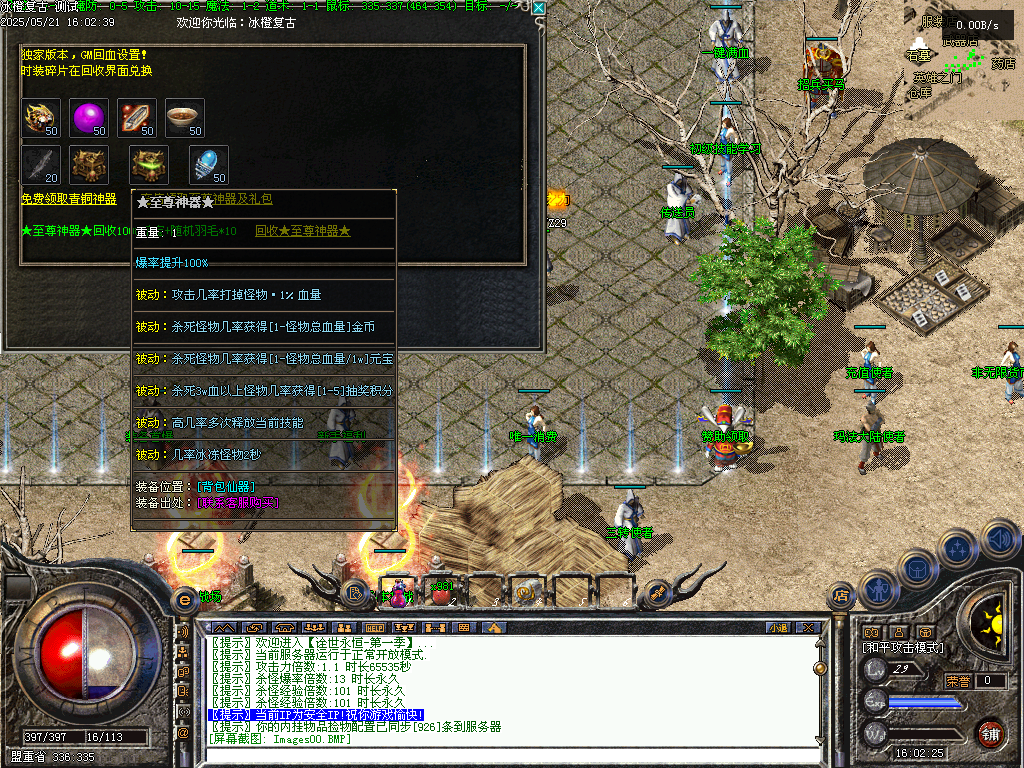
Task: Select the soup bowl reward item
Action: click(184, 116)
